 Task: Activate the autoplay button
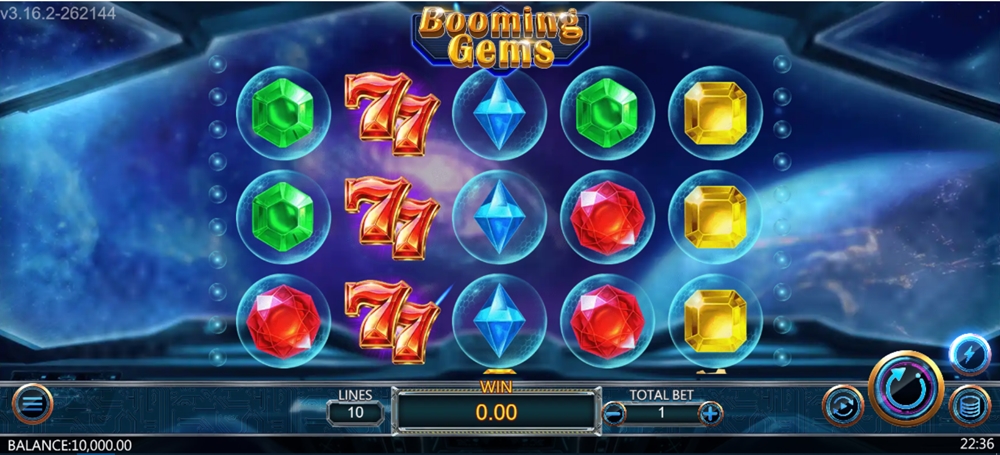coord(842,406)
